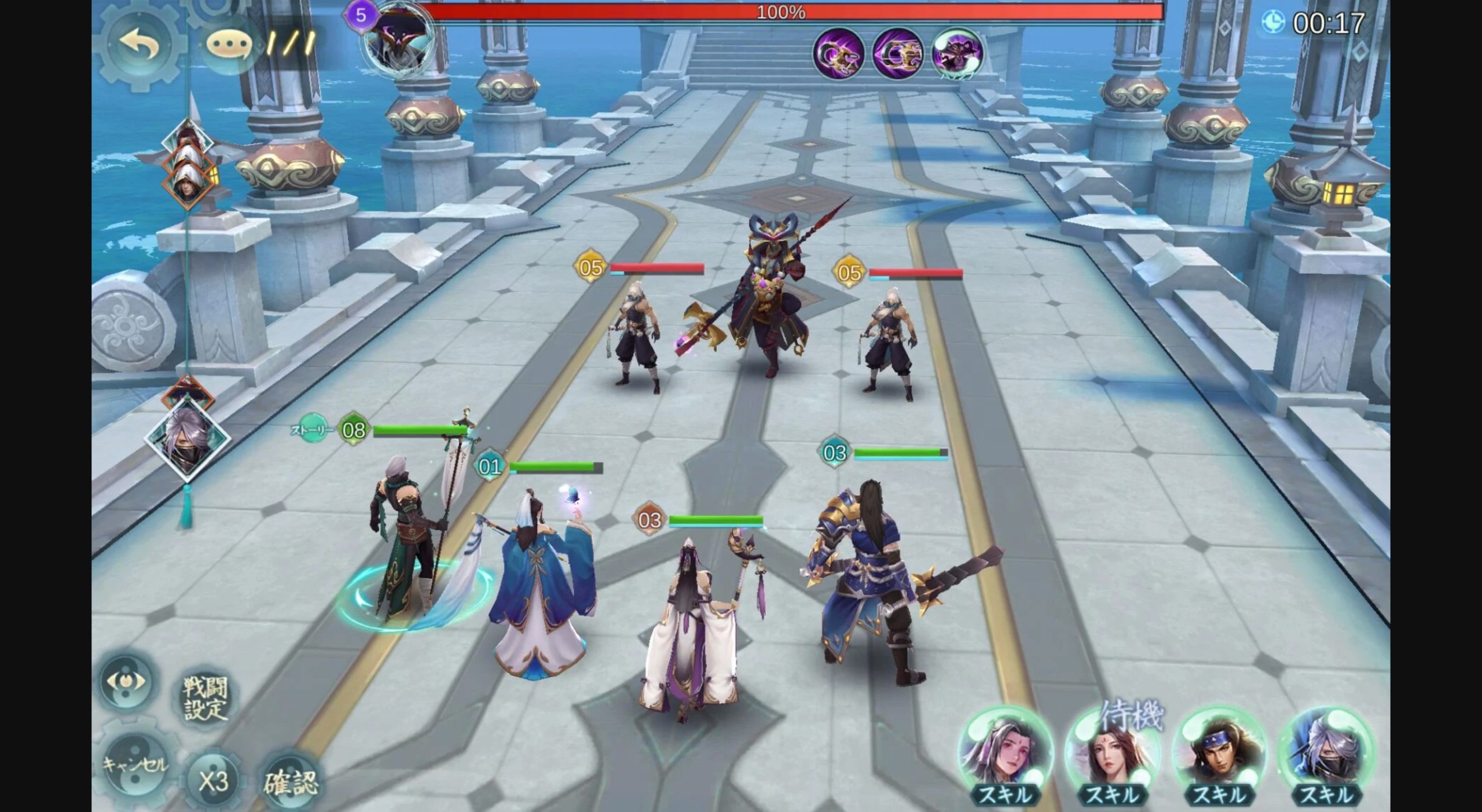View the third boss skill with dark figure
The height and width of the screenshot is (812, 1482).
point(958,53)
